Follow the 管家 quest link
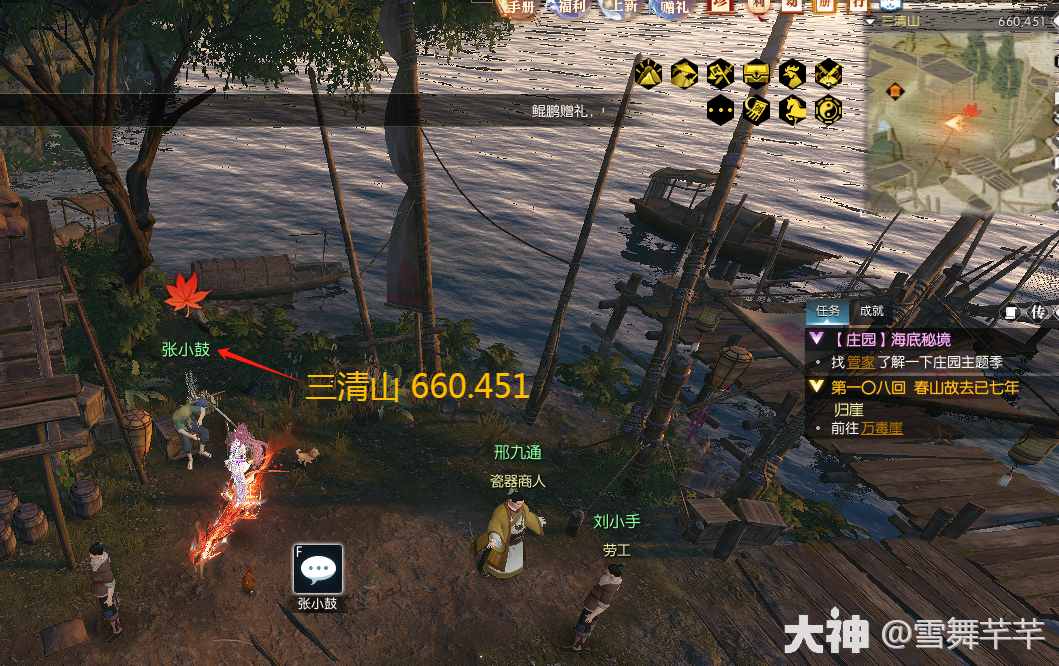This screenshot has width=1059, height=666. [861, 362]
